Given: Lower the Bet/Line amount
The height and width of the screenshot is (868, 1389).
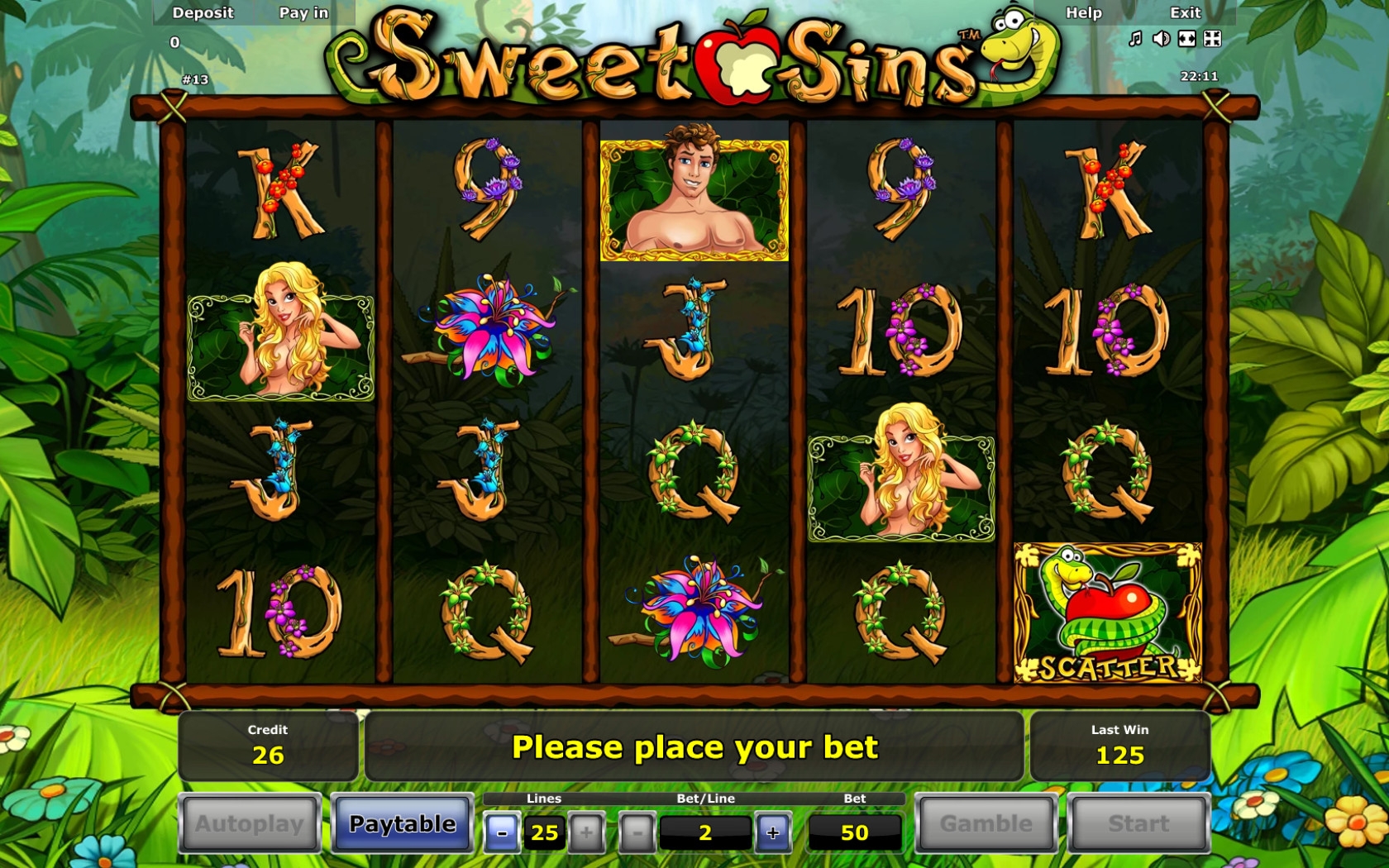Looking at the screenshot, I should (x=637, y=832).
